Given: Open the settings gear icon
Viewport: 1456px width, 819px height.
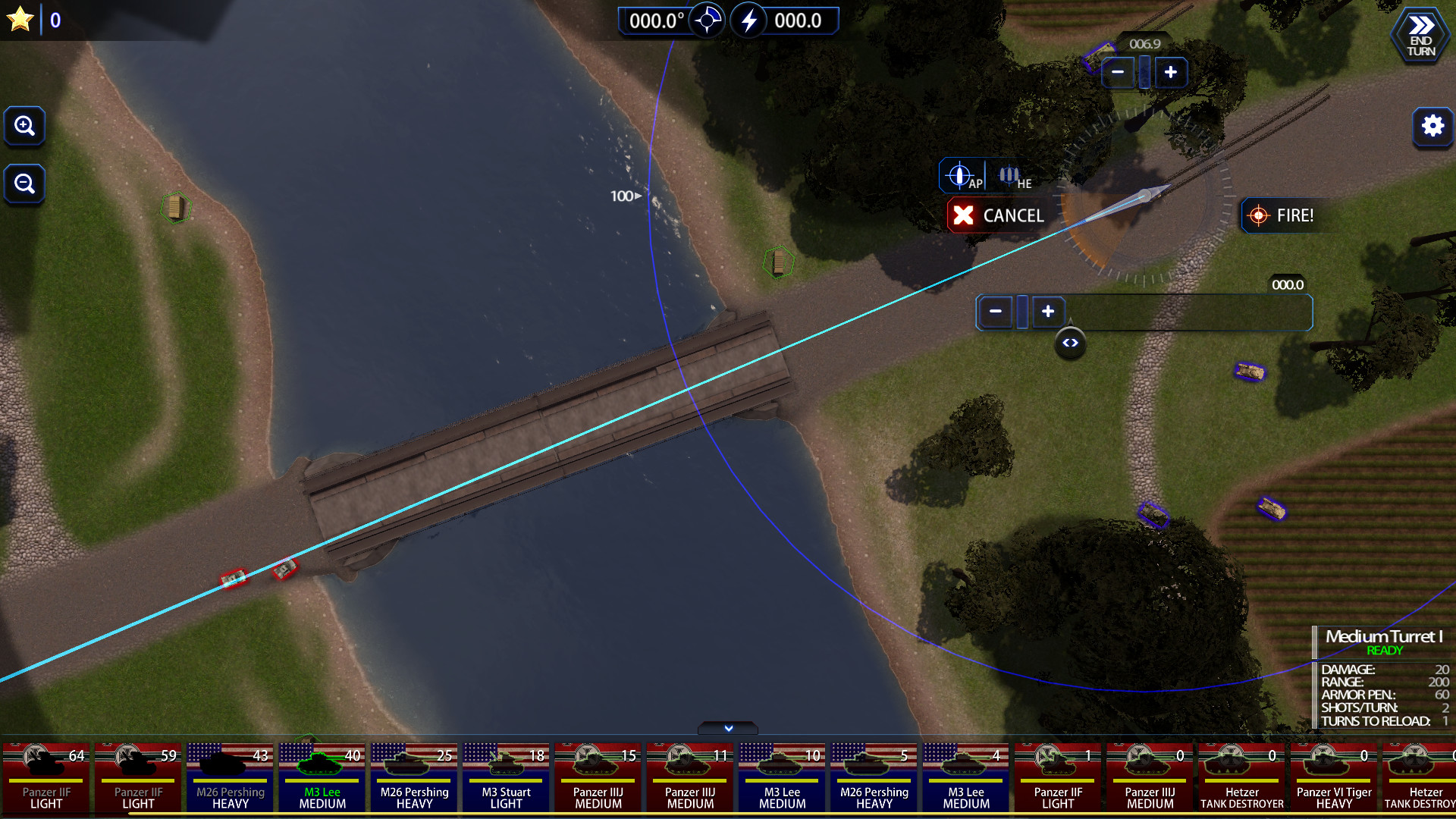Looking at the screenshot, I should [1432, 127].
